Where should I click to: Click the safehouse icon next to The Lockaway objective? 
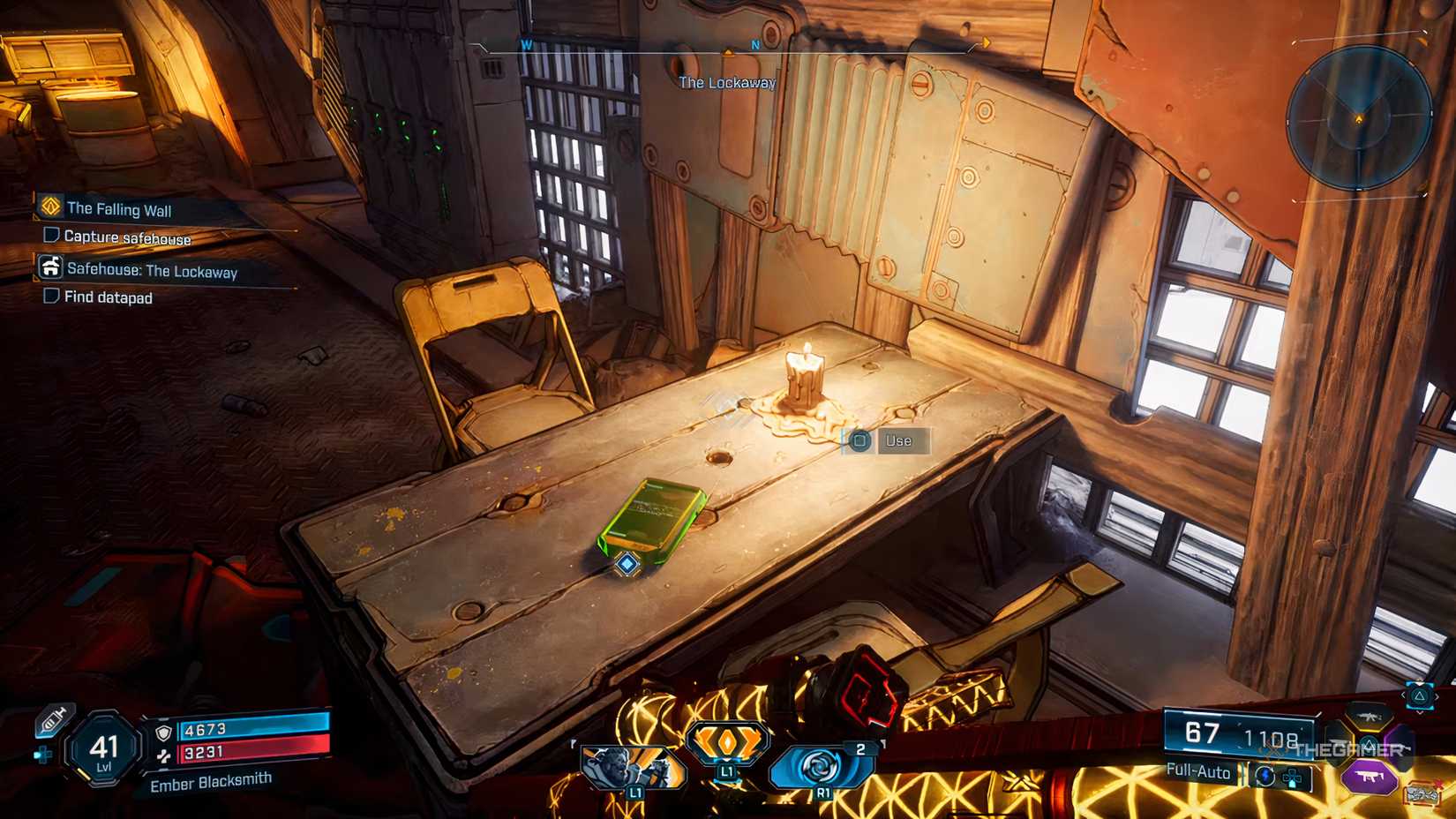pos(51,267)
